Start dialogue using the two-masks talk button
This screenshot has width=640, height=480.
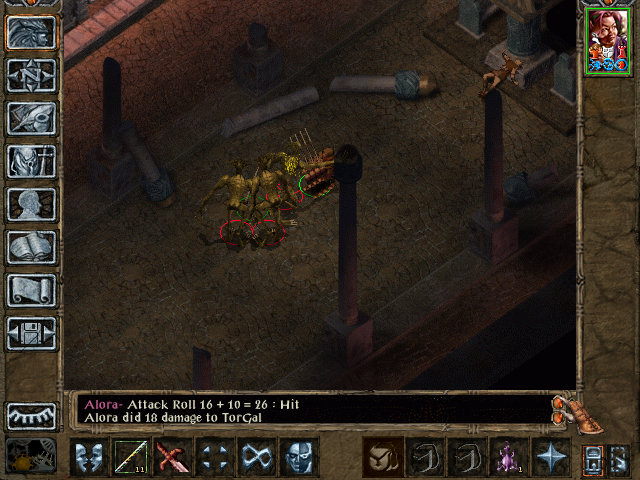[89, 458]
